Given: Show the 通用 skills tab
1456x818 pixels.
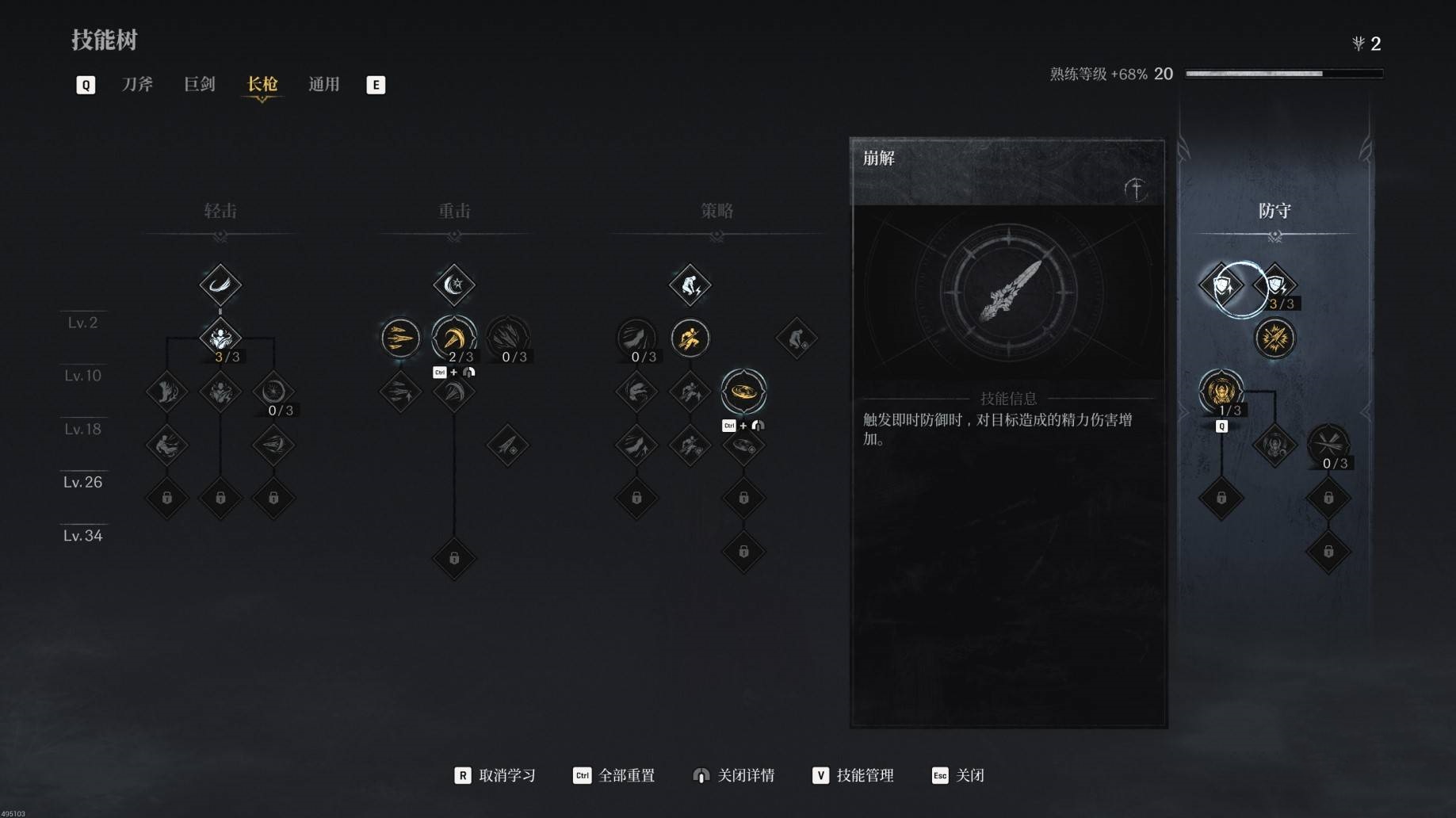Looking at the screenshot, I should point(323,84).
